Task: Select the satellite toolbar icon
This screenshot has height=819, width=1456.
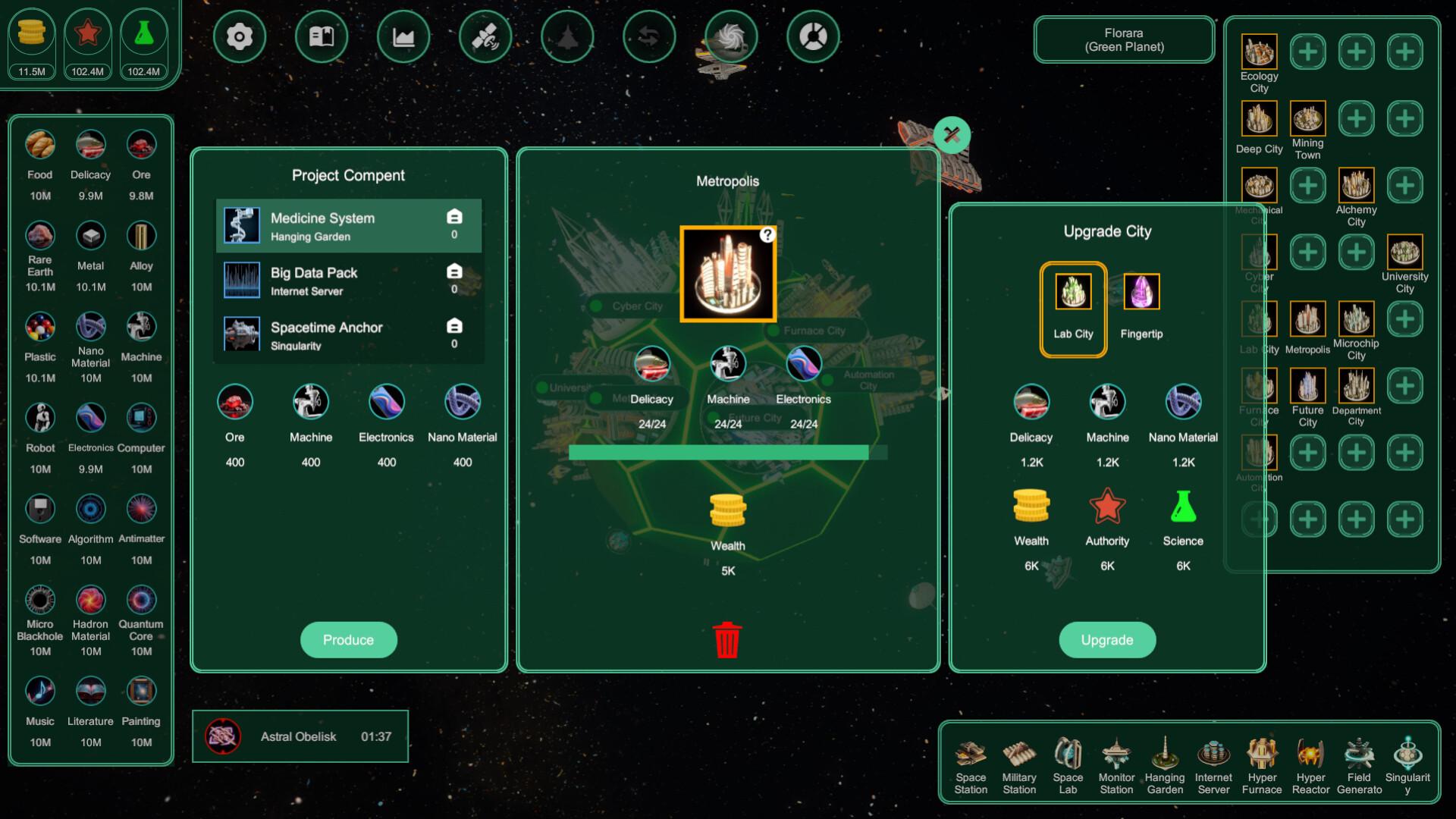Action: click(485, 36)
